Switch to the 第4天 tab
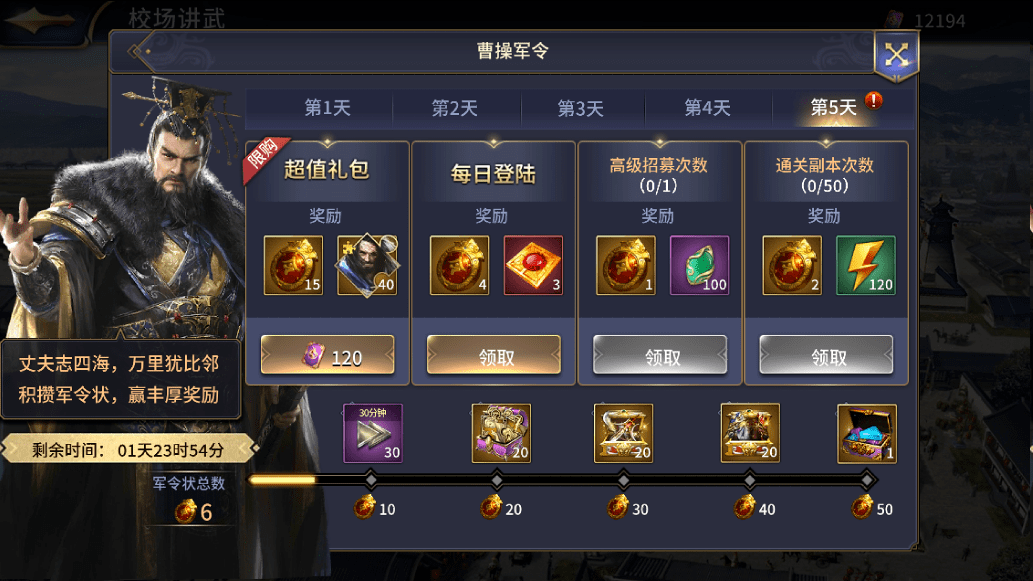Screen dimensions: 1033x581 pyautogui.click(x=707, y=108)
